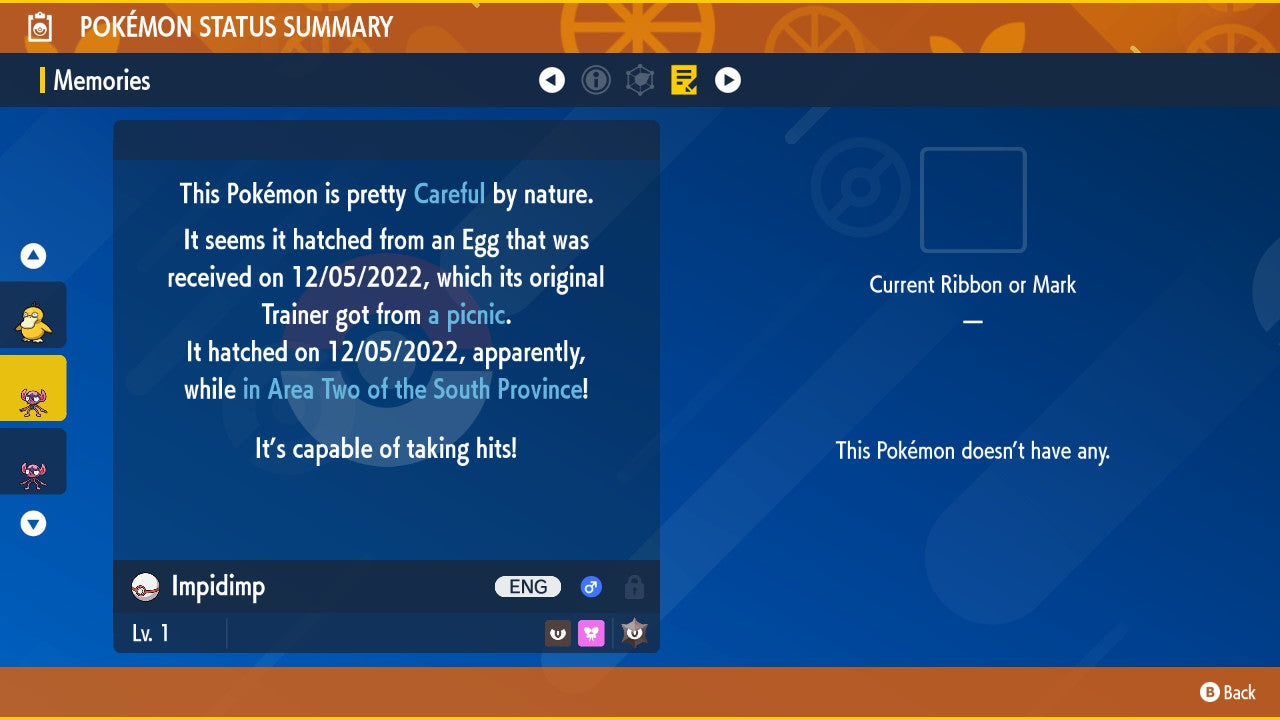Select the stats hexagon icon
Screen dimensions: 1280x720
(x=640, y=80)
